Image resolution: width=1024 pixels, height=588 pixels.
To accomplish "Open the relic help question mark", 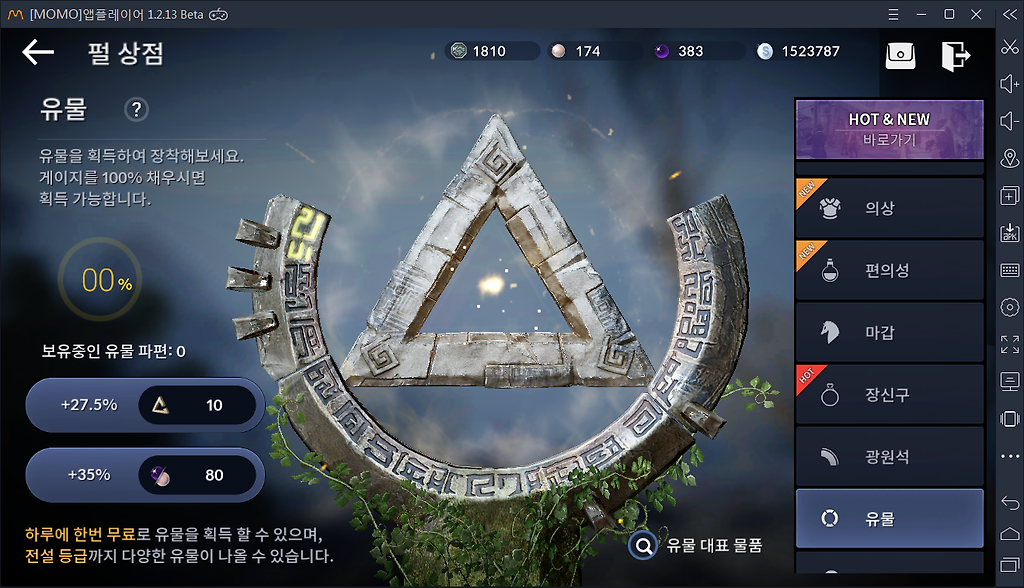I will [x=136, y=110].
